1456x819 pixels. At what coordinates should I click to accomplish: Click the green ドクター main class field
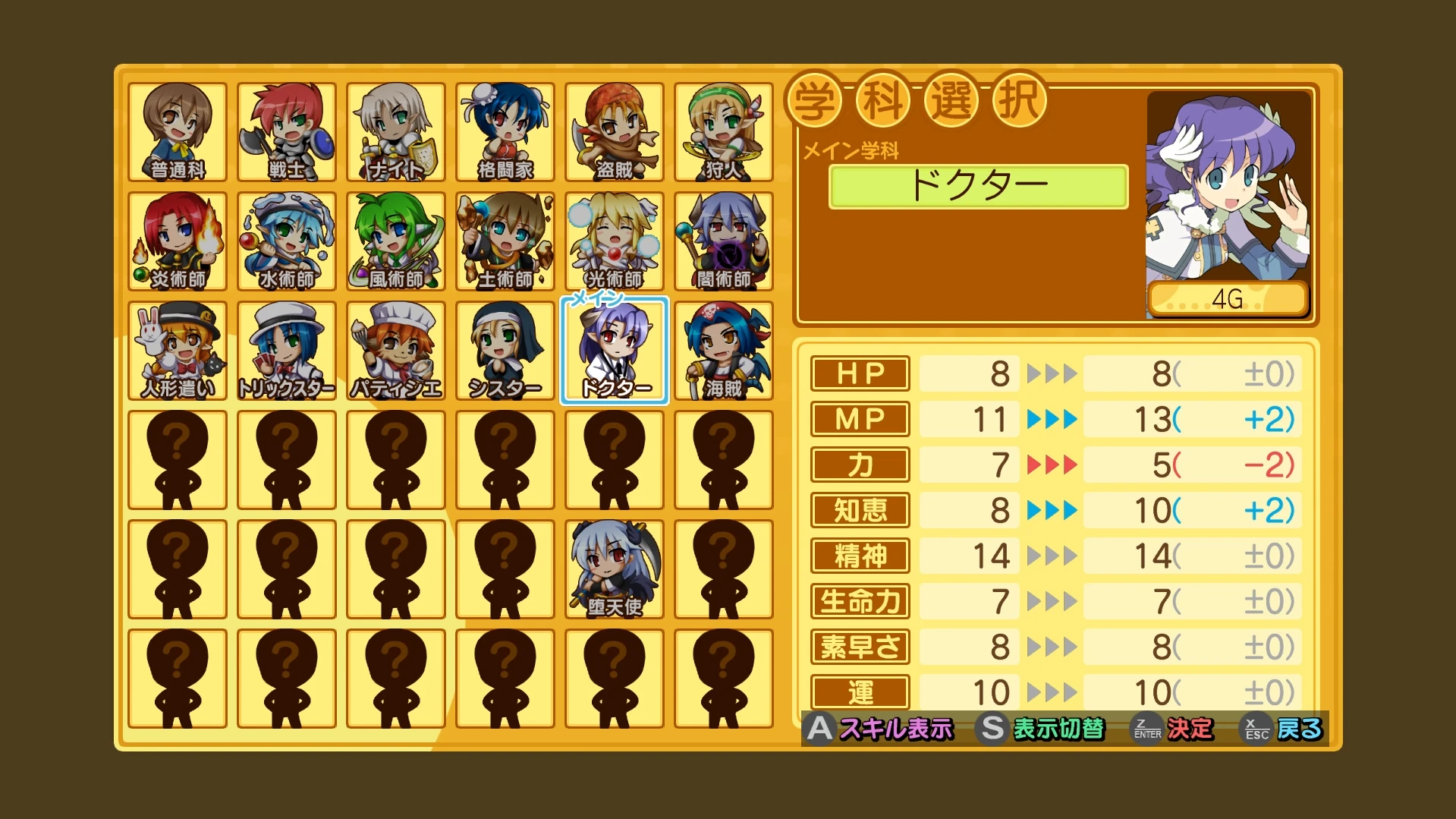[978, 186]
